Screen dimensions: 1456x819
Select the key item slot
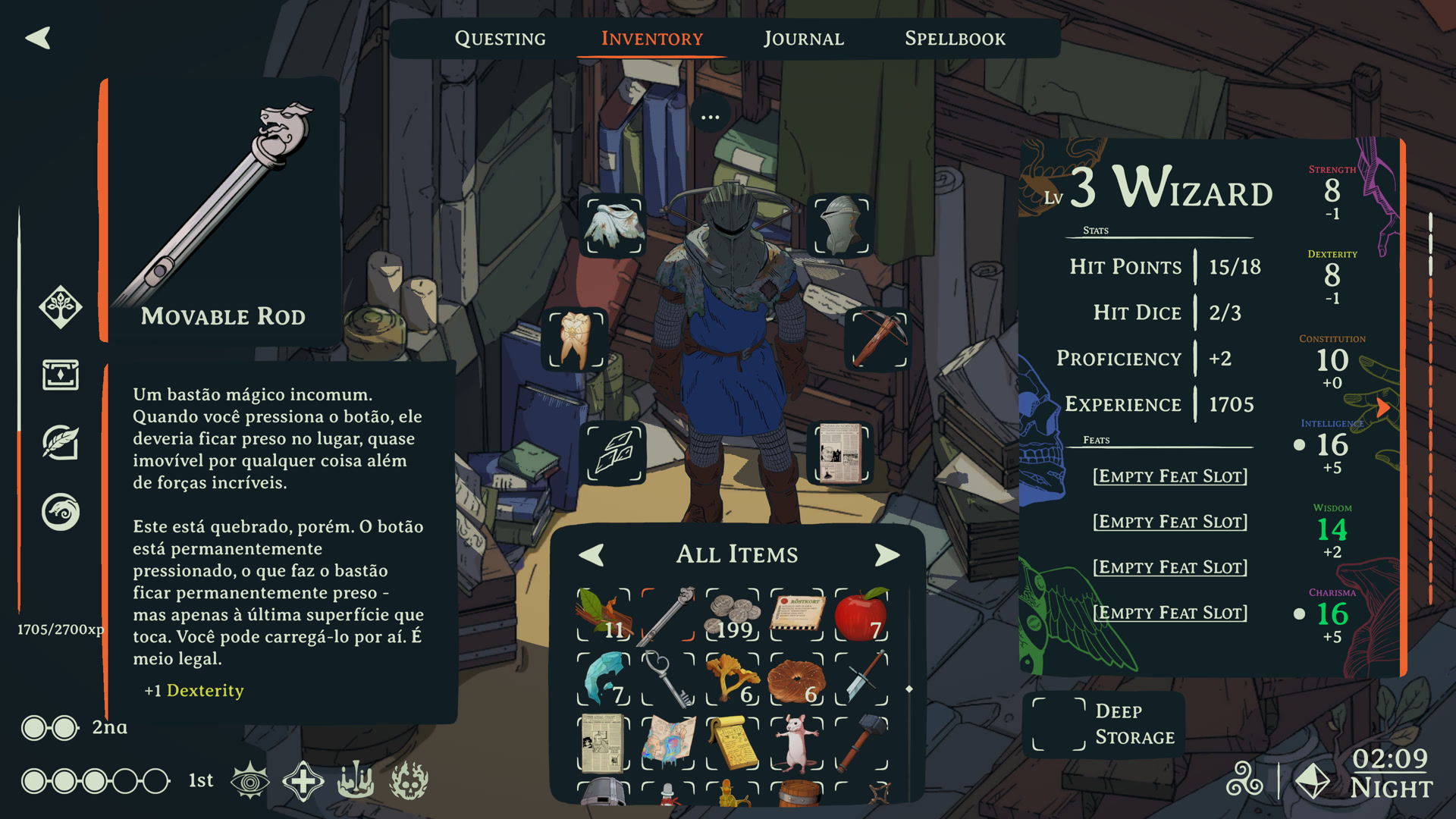click(668, 679)
